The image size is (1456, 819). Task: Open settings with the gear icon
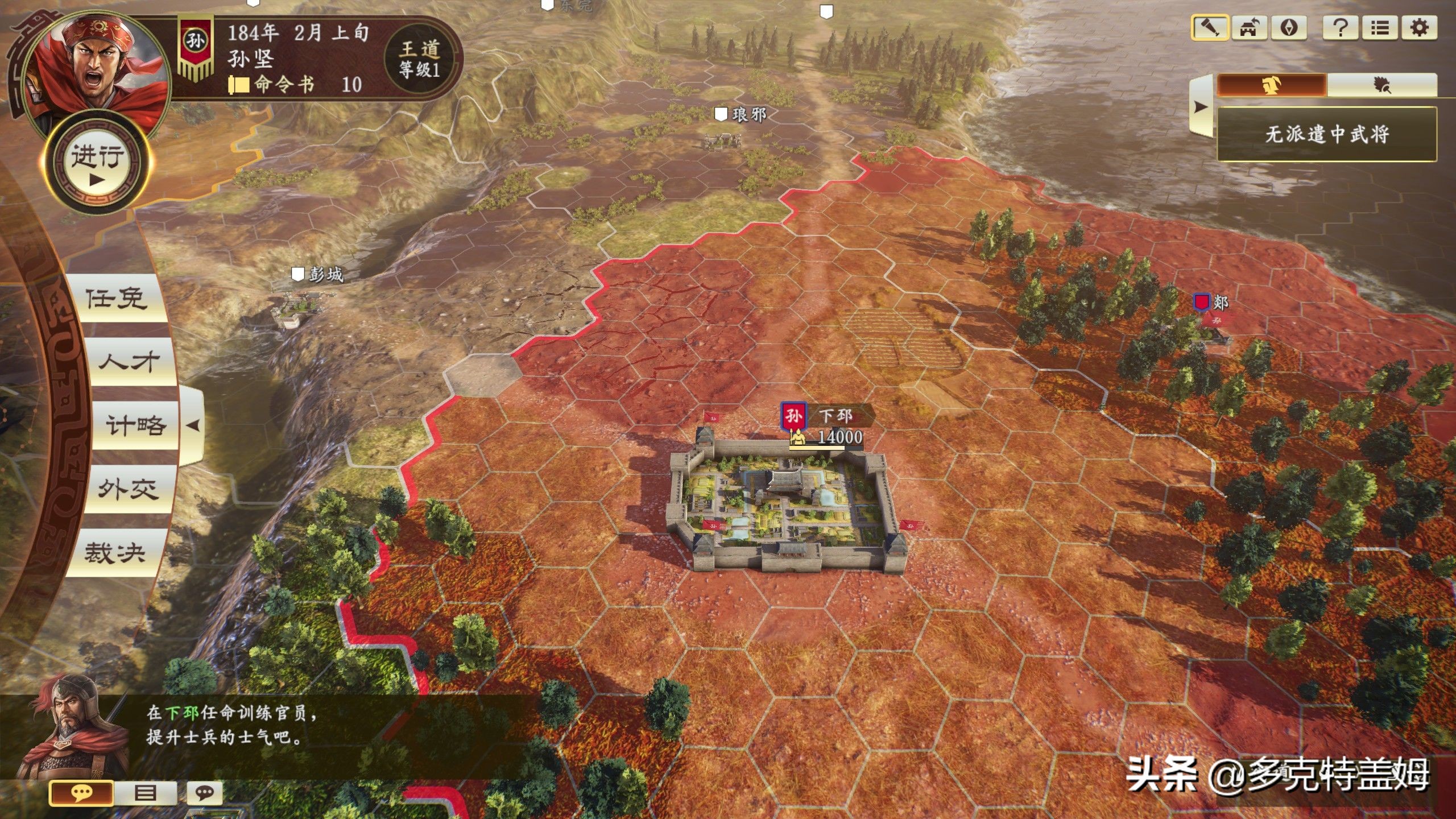[x=1419, y=28]
